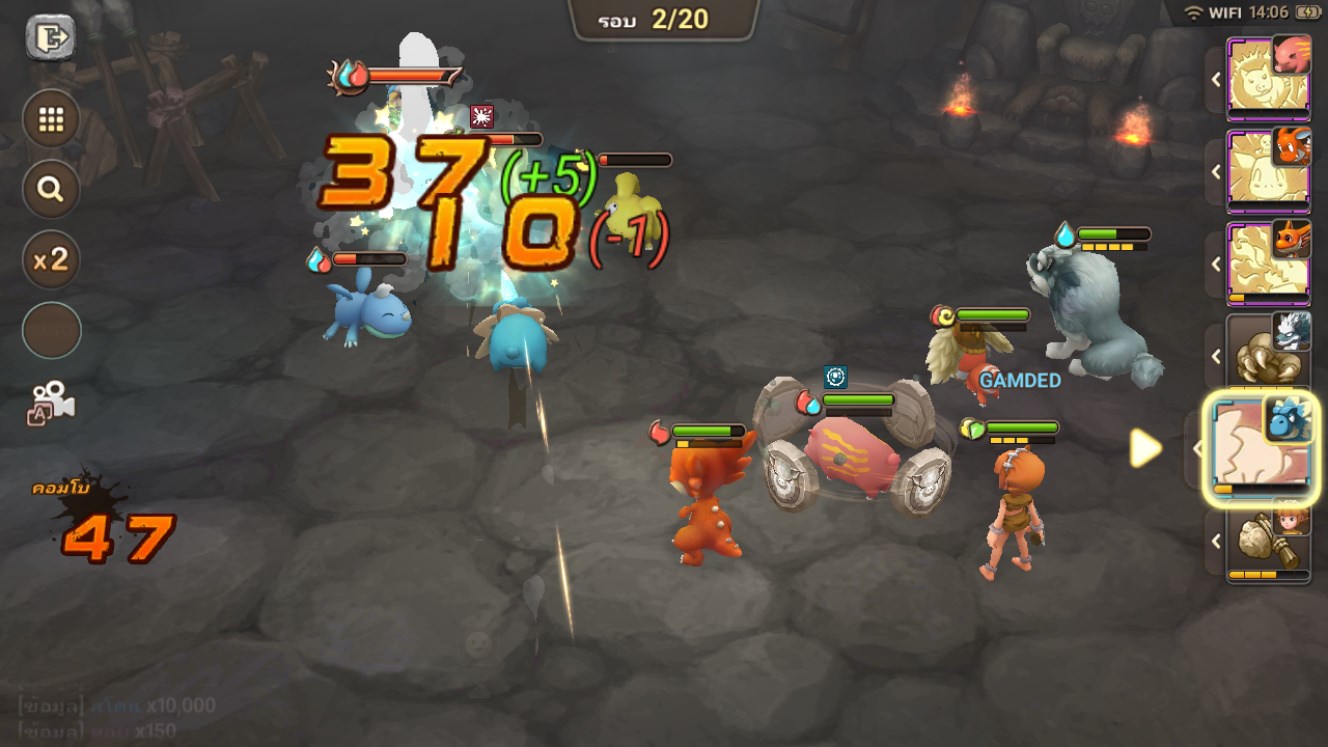
Task: Open the grid menu button
Action: [x=51, y=120]
